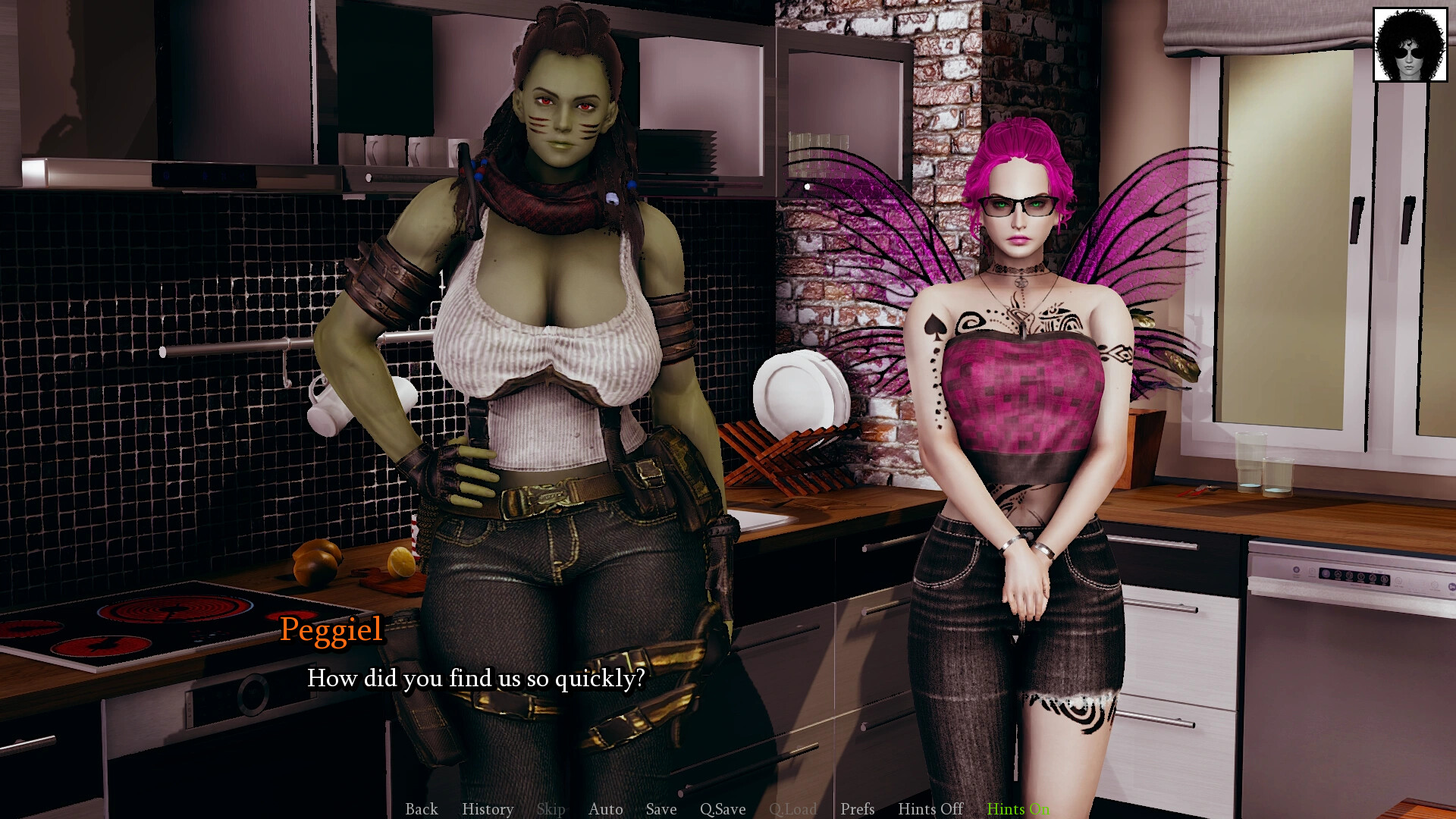Select the green Hints On option
The width and height of the screenshot is (1456, 819).
[1018, 809]
